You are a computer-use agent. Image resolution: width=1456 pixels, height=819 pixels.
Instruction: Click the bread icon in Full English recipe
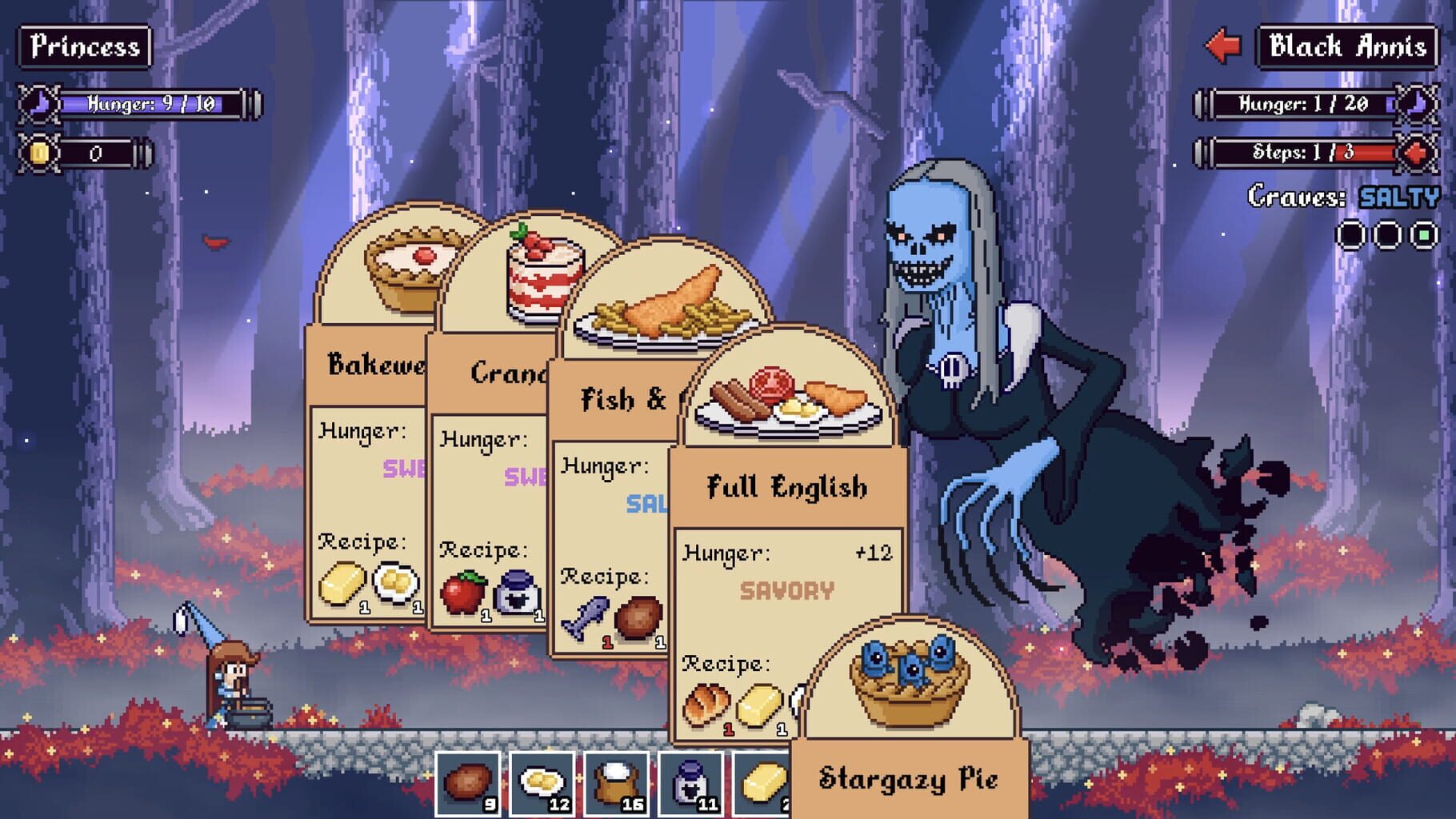click(x=705, y=704)
